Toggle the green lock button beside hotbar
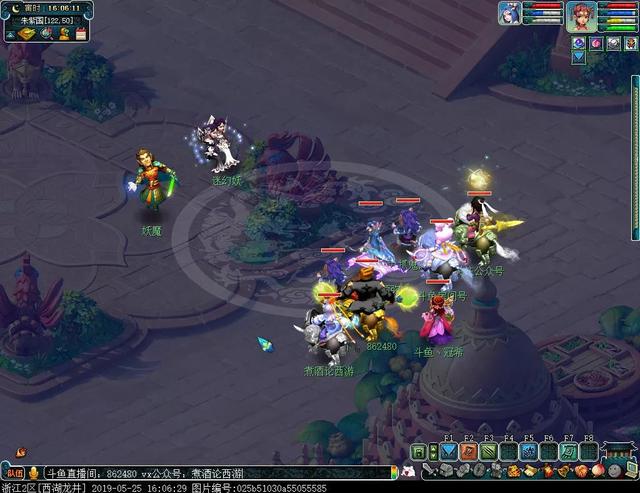 click(x=419, y=452)
